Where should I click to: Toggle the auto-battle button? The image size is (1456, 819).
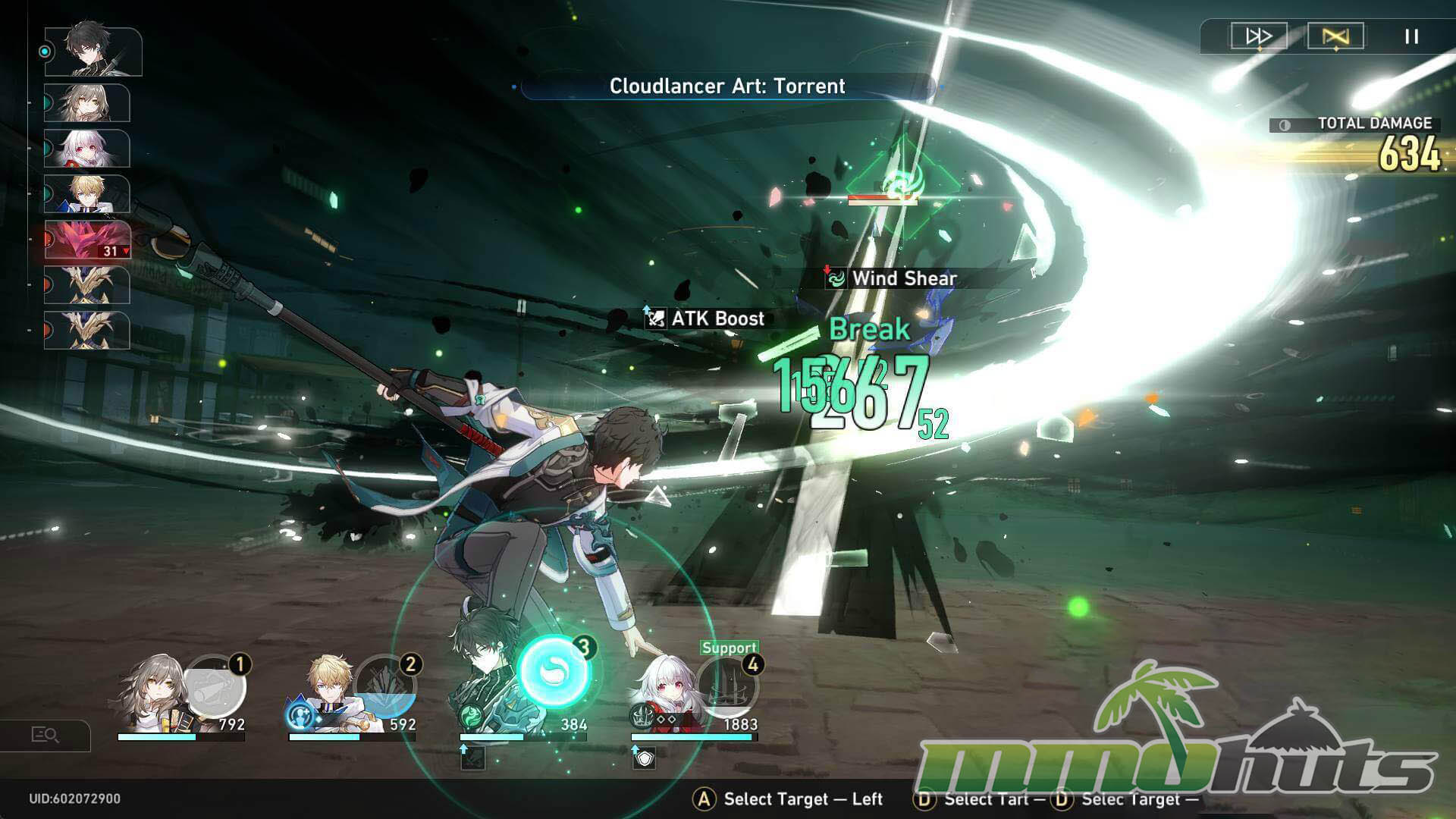point(1335,36)
